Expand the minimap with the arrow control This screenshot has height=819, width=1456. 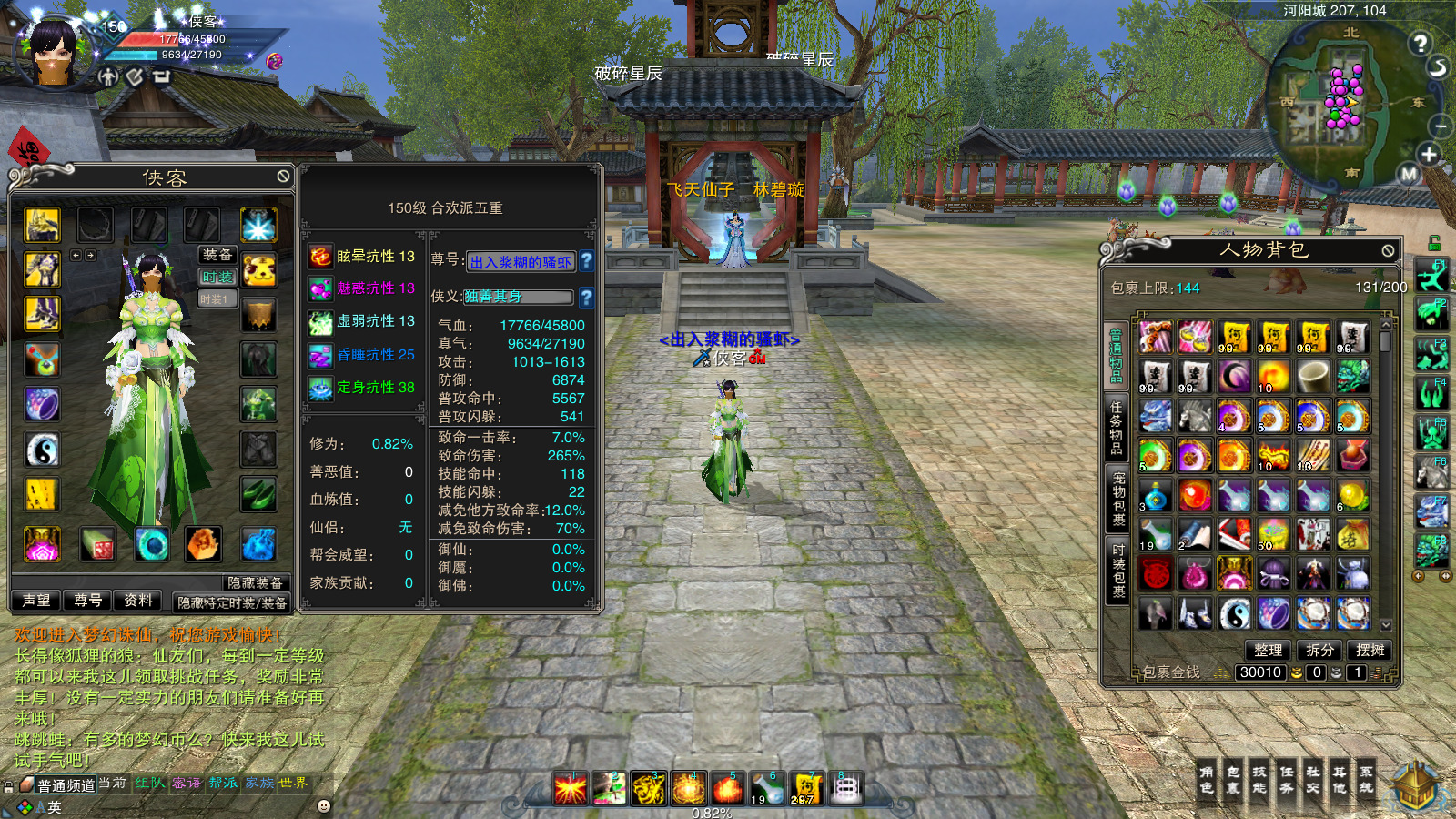[x=1438, y=67]
